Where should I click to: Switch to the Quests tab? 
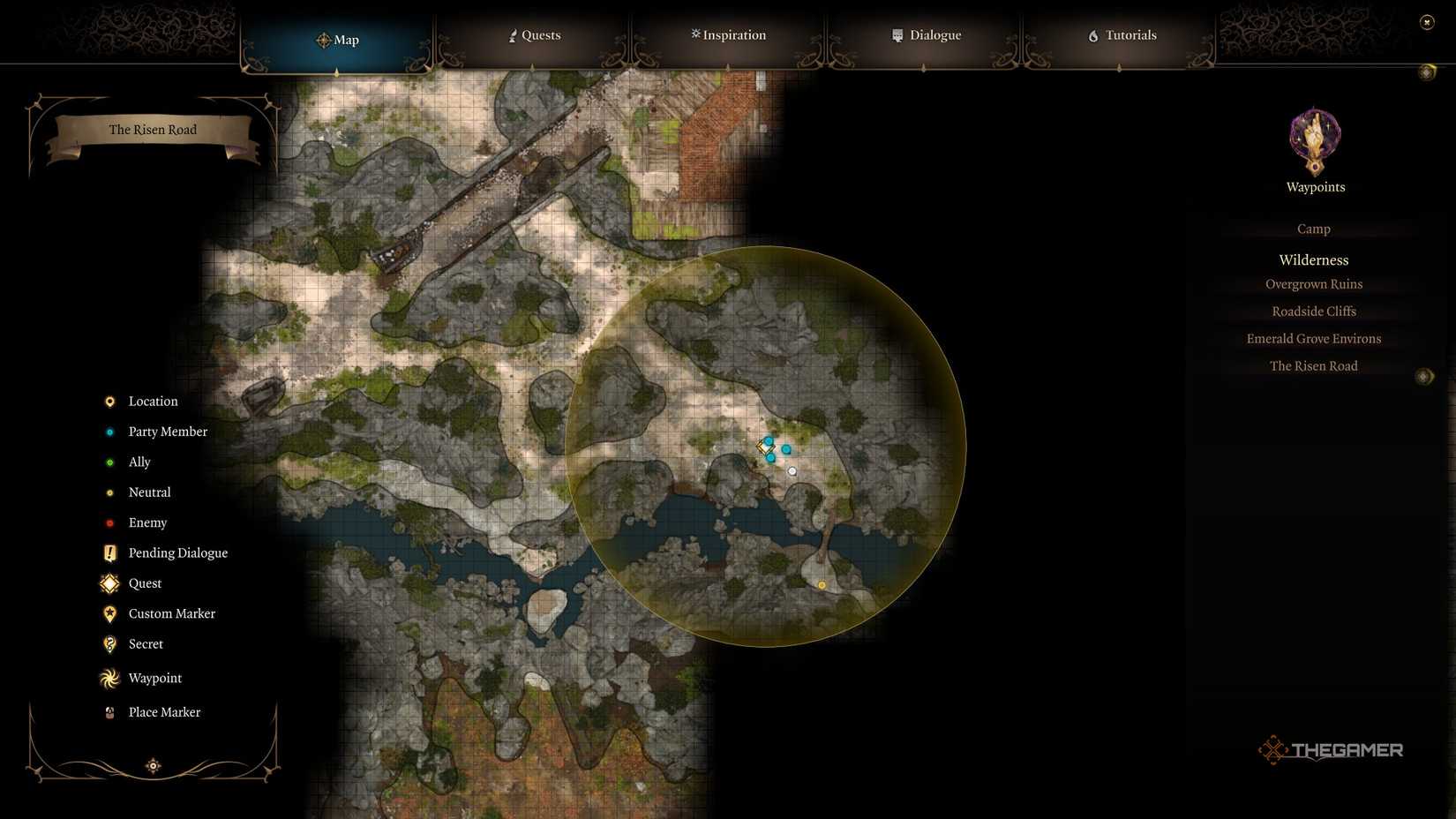pos(534,35)
